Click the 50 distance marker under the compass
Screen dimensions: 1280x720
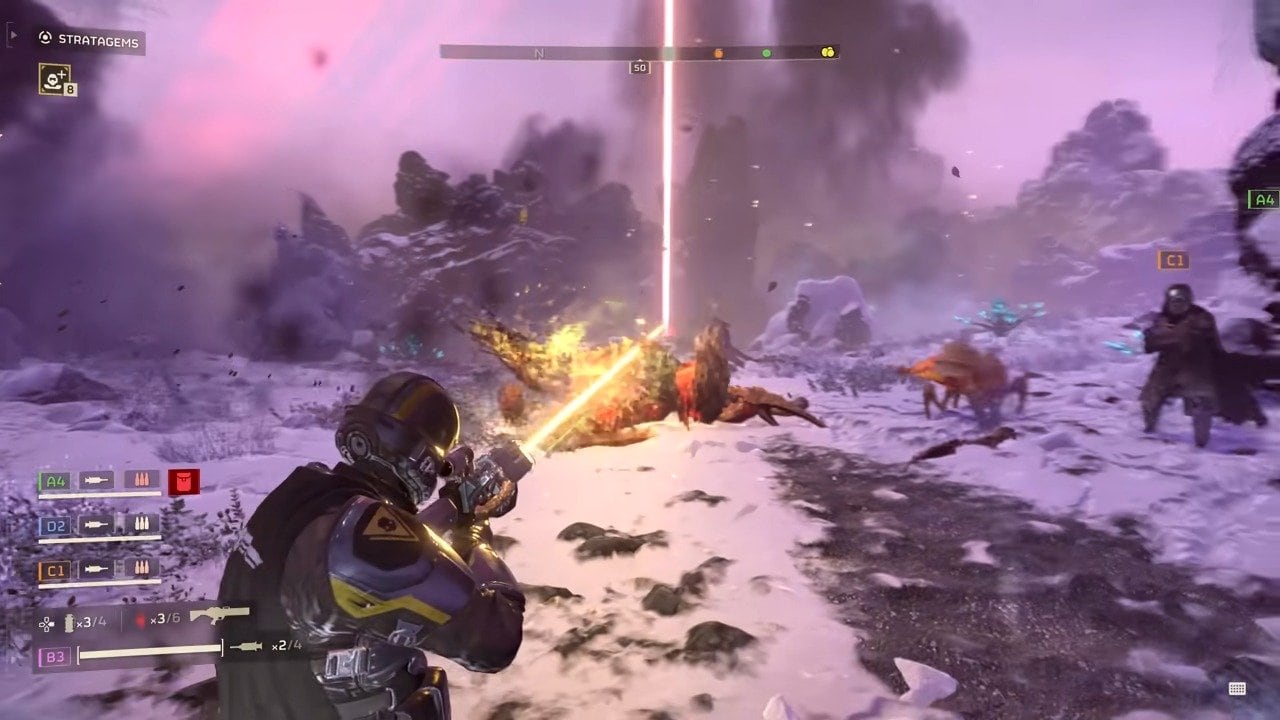click(639, 66)
